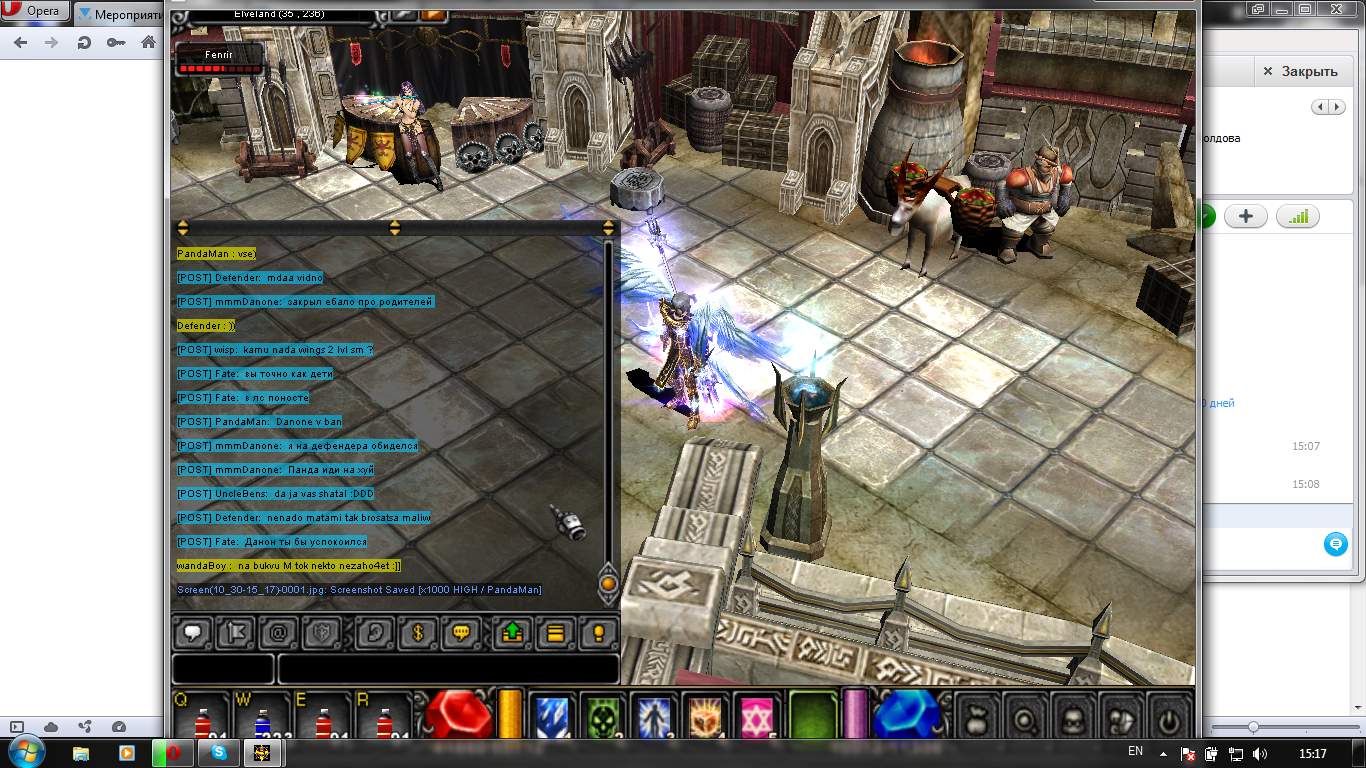Open the inventory bag button
Viewport: 1366px width, 768px height.
pos(977,718)
